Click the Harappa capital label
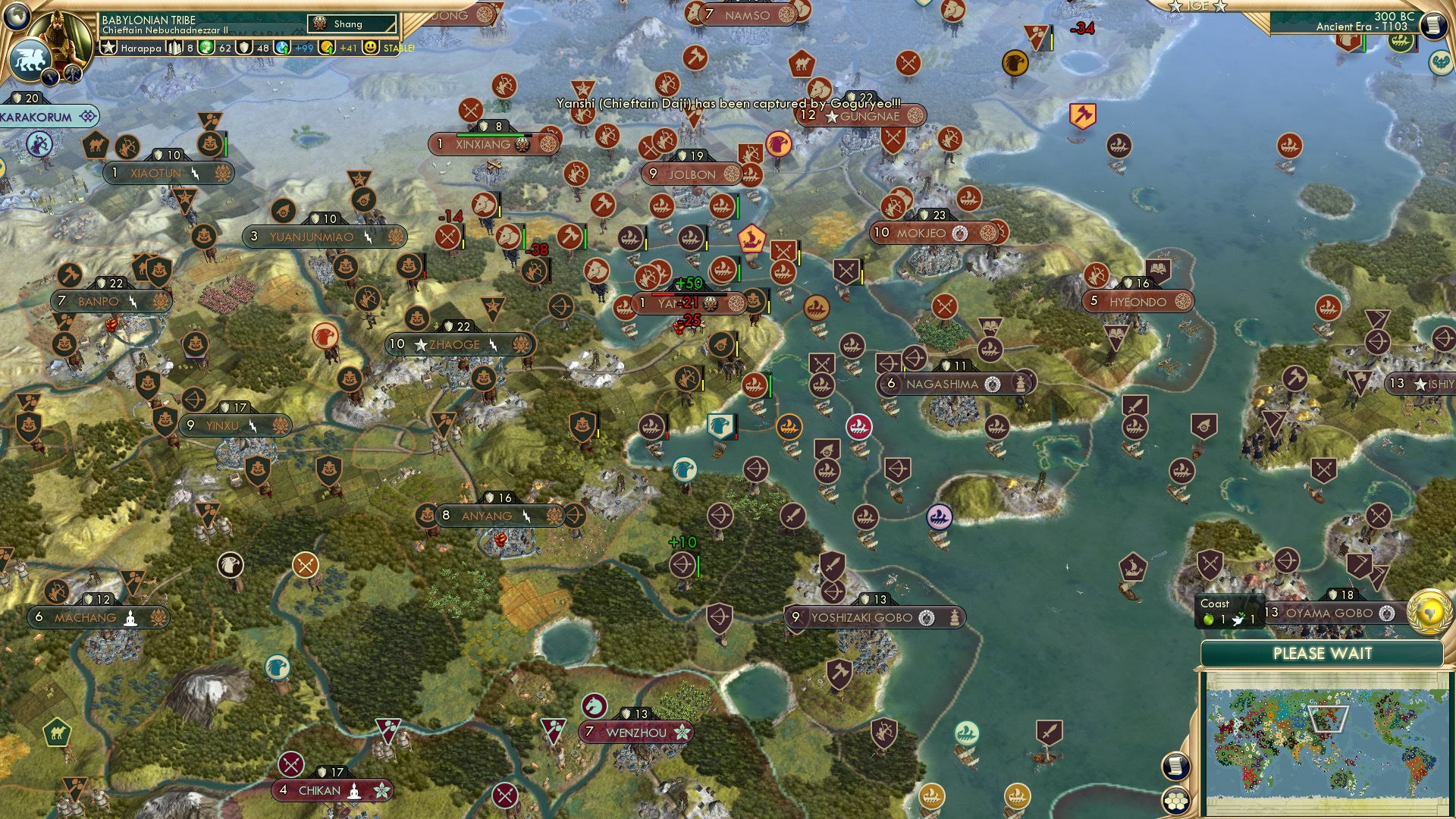Viewport: 1456px width, 819px height. click(x=140, y=48)
